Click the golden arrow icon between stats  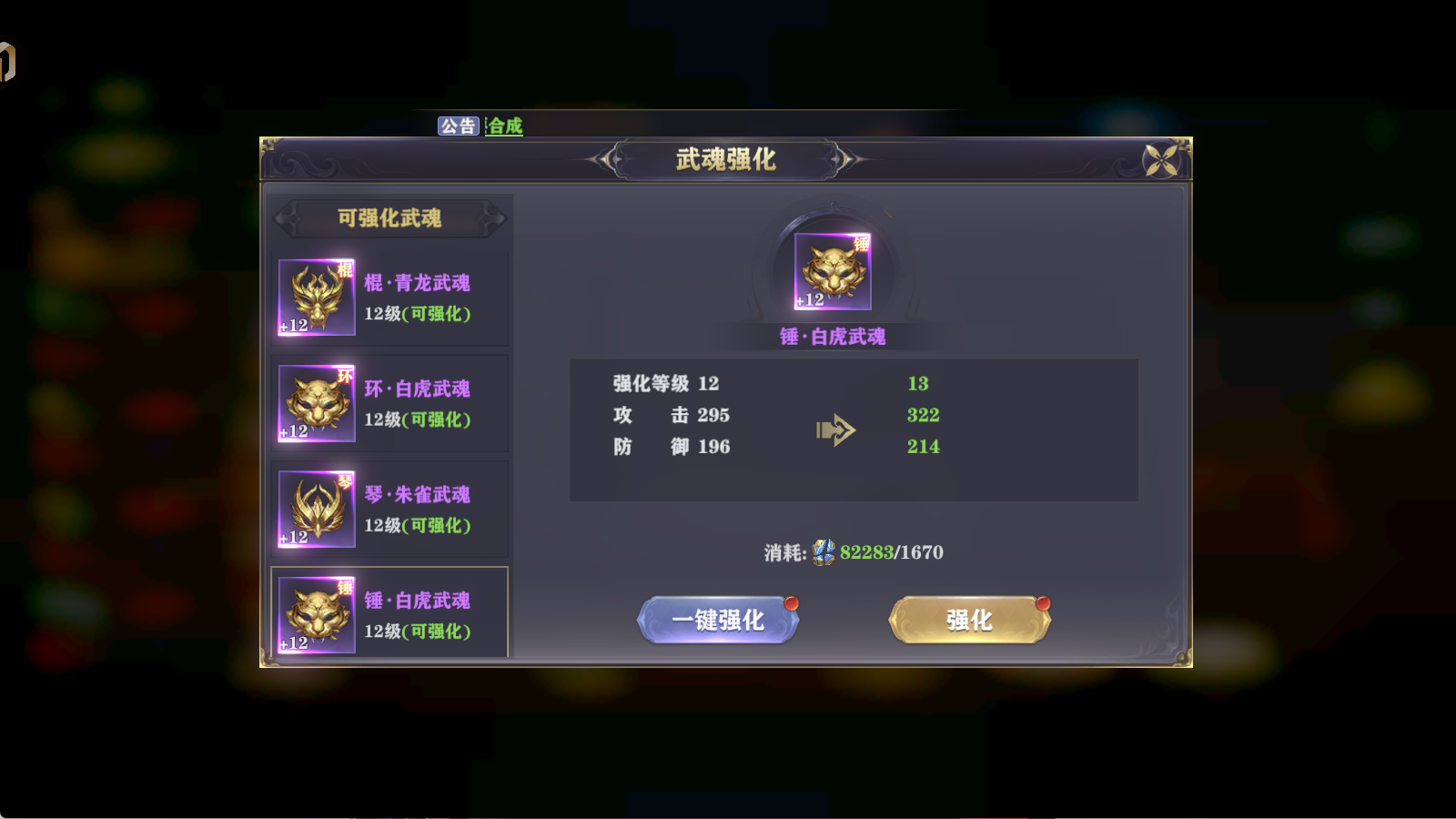coord(836,429)
